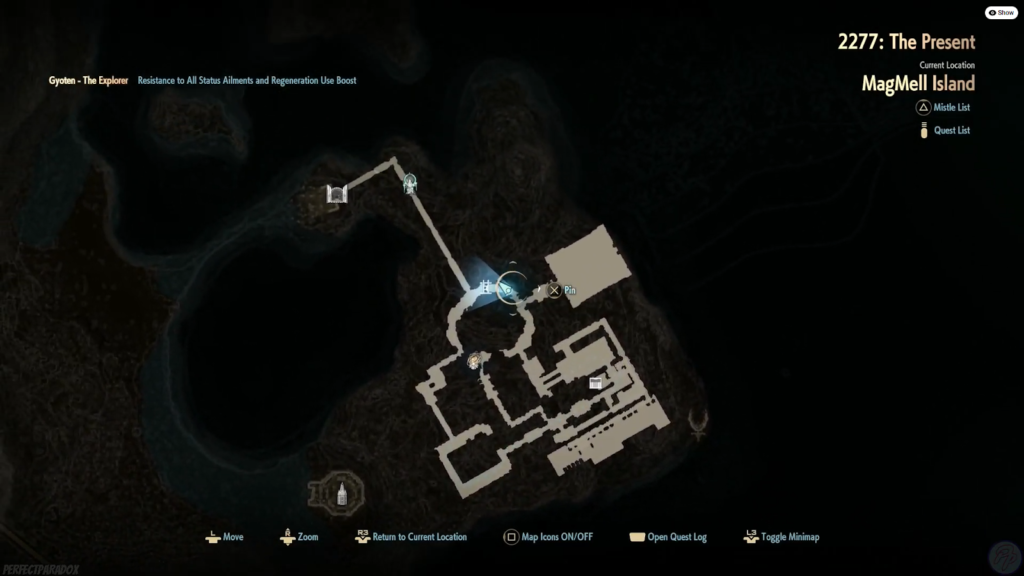This screenshot has height=576, width=1024.
Task: Select the teal character marker near the gate
Action: (x=410, y=184)
